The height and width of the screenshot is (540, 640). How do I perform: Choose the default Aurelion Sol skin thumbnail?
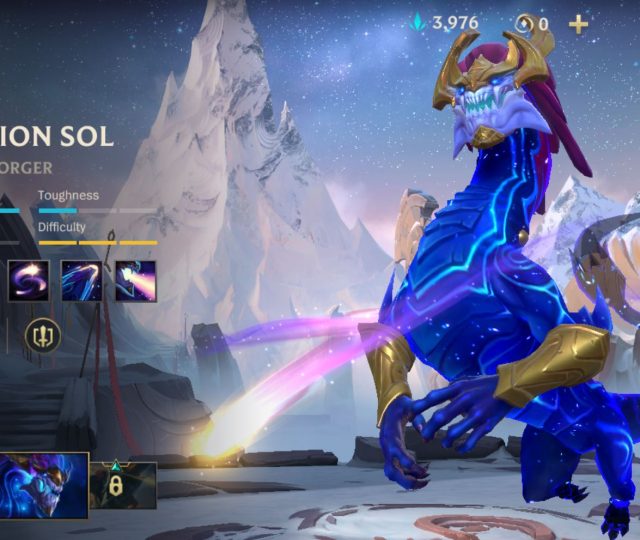coord(43,485)
